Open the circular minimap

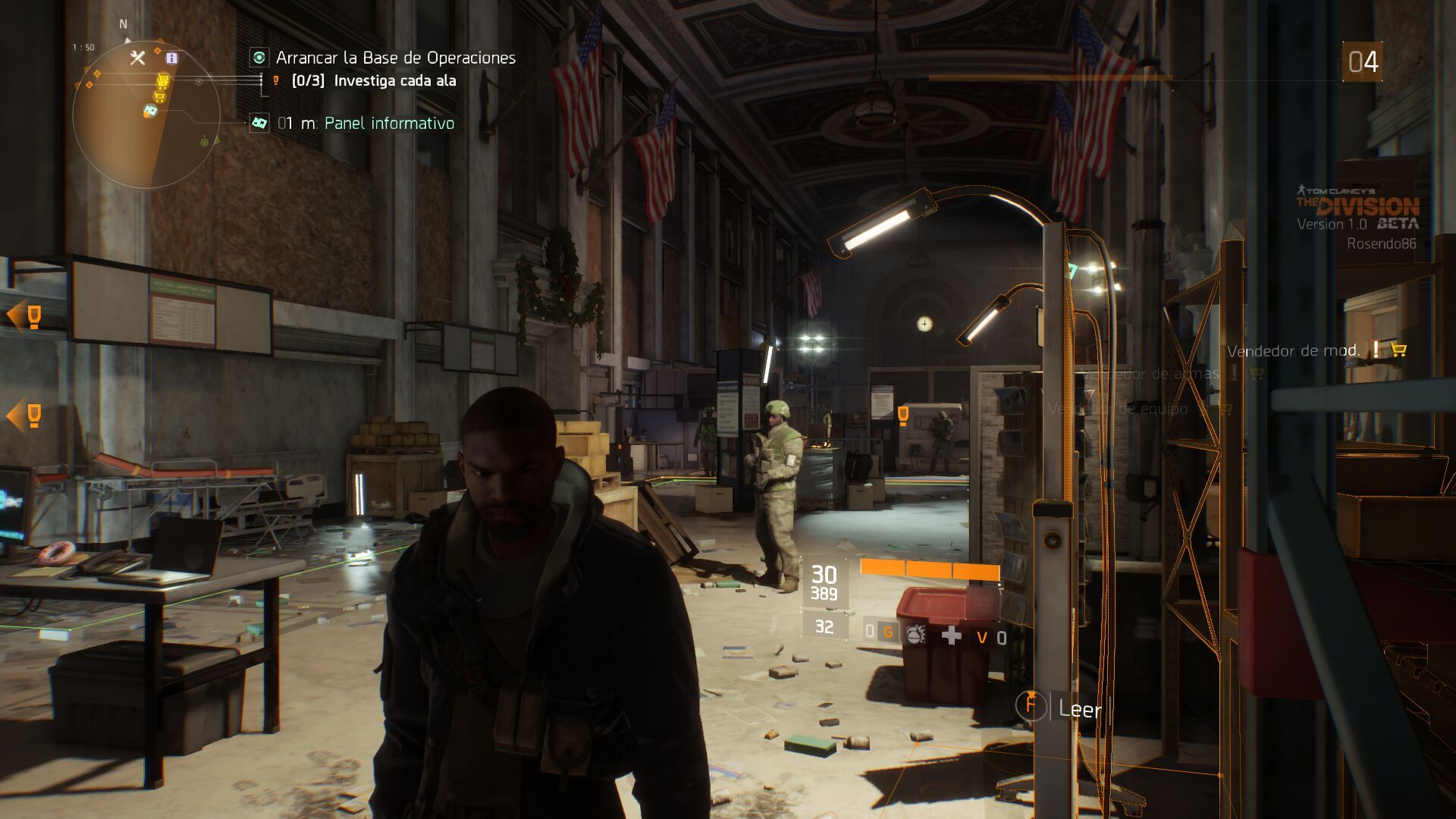point(146,115)
